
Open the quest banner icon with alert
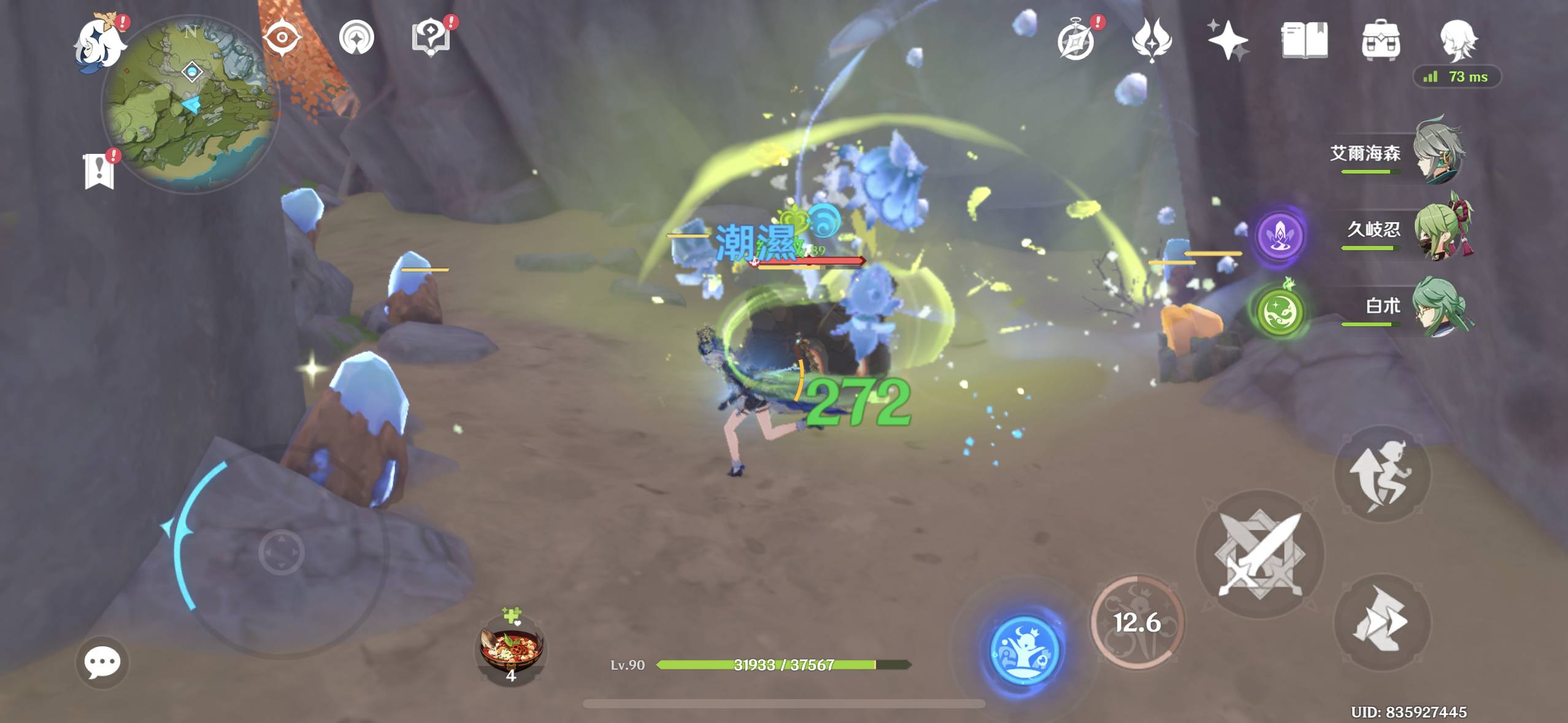pyautogui.click(x=99, y=170)
